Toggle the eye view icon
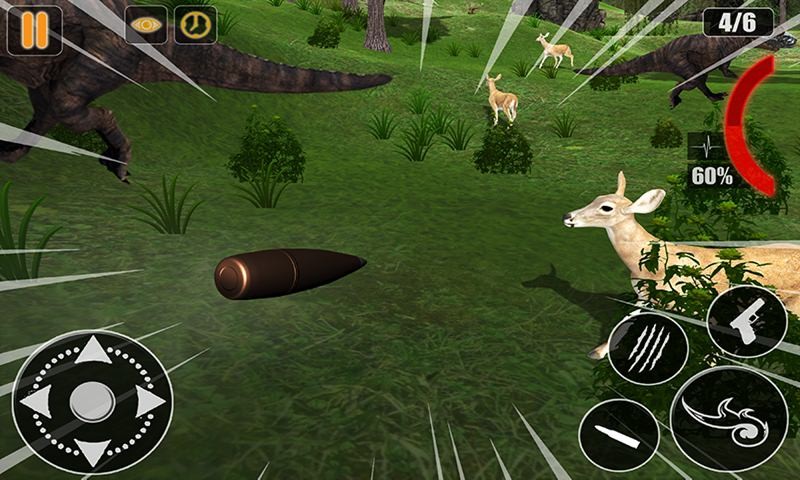This screenshot has height=480, width=800. pos(146,26)
